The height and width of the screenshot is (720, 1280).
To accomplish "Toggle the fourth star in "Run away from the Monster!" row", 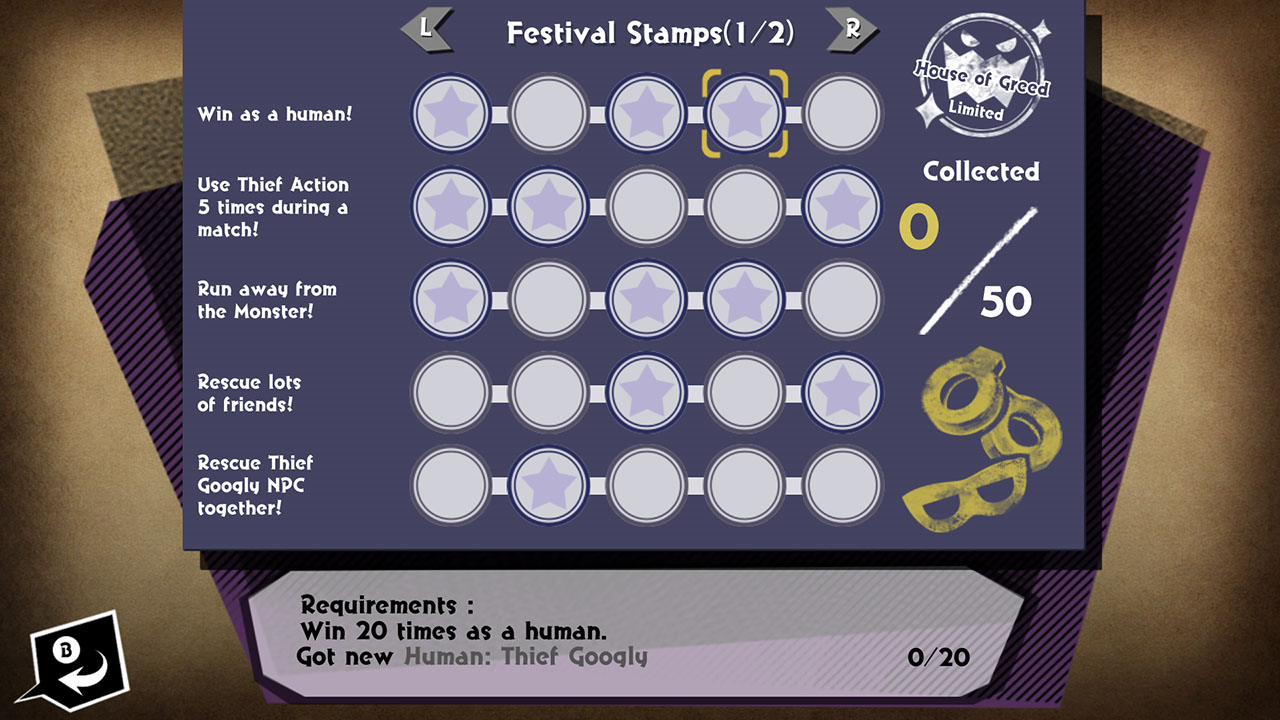I will point(745,300).
